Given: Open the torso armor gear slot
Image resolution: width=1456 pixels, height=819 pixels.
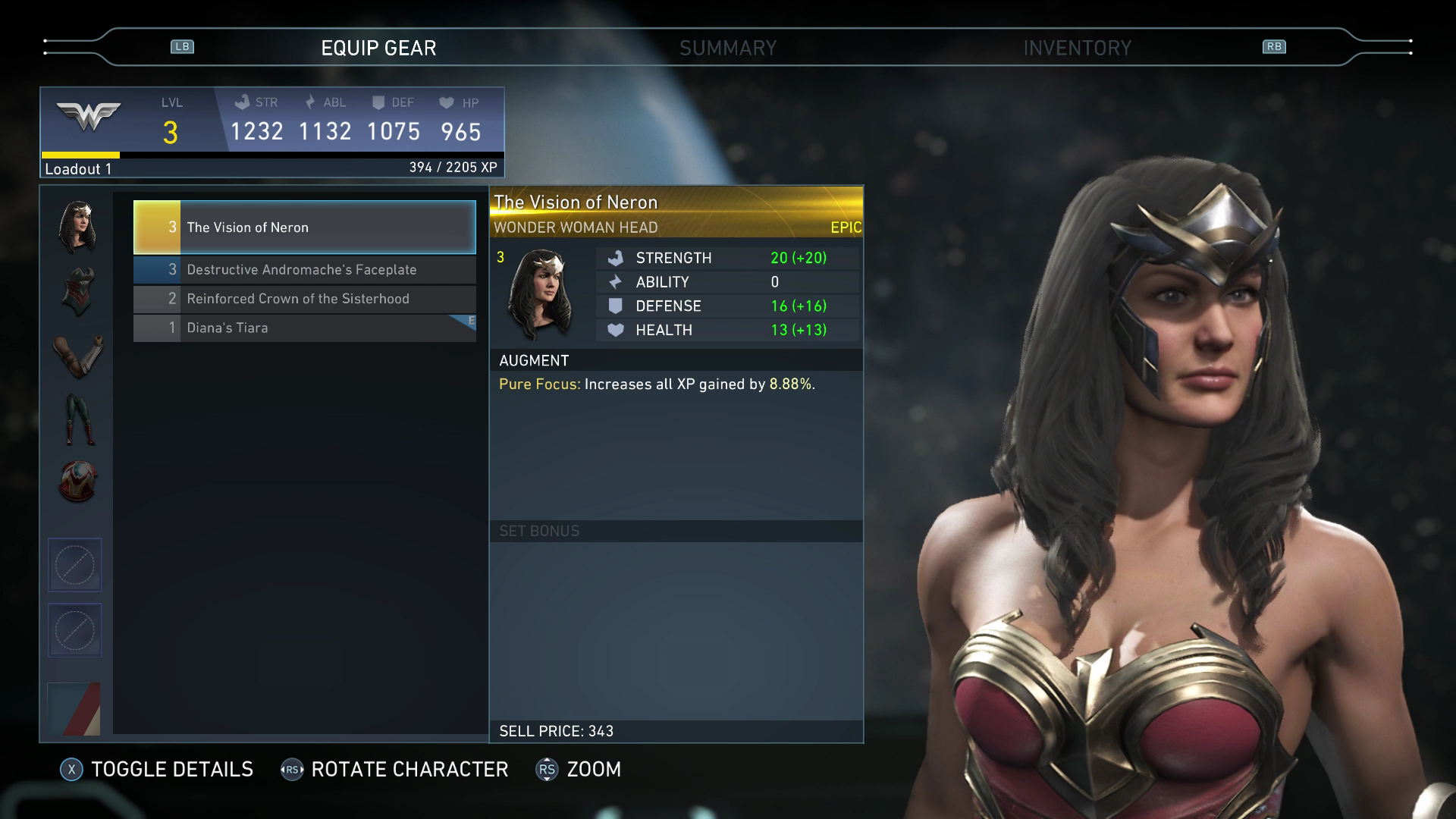Looking at the screenshot, I should [77, 291].
